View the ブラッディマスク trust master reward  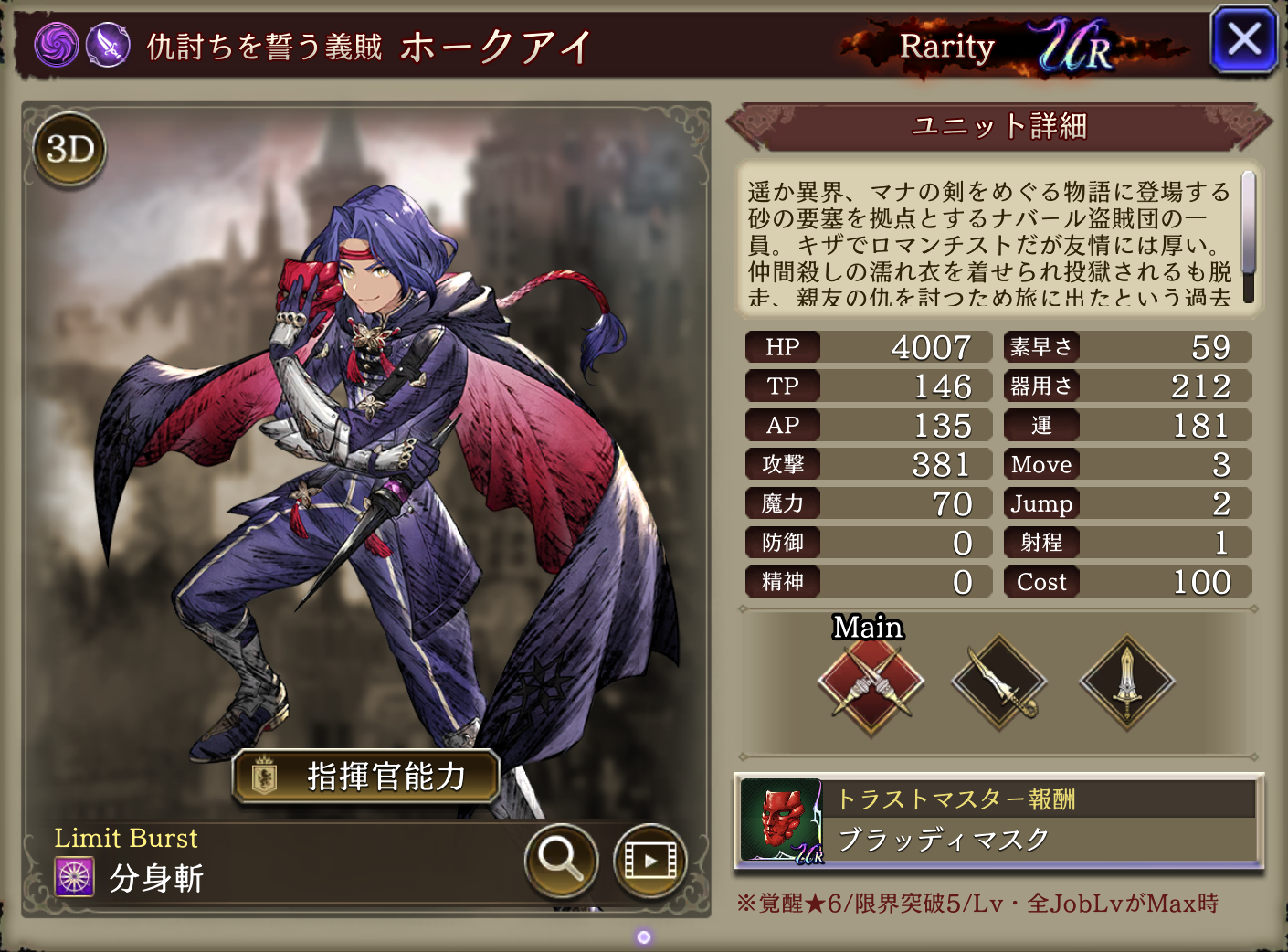coord(998,820)
